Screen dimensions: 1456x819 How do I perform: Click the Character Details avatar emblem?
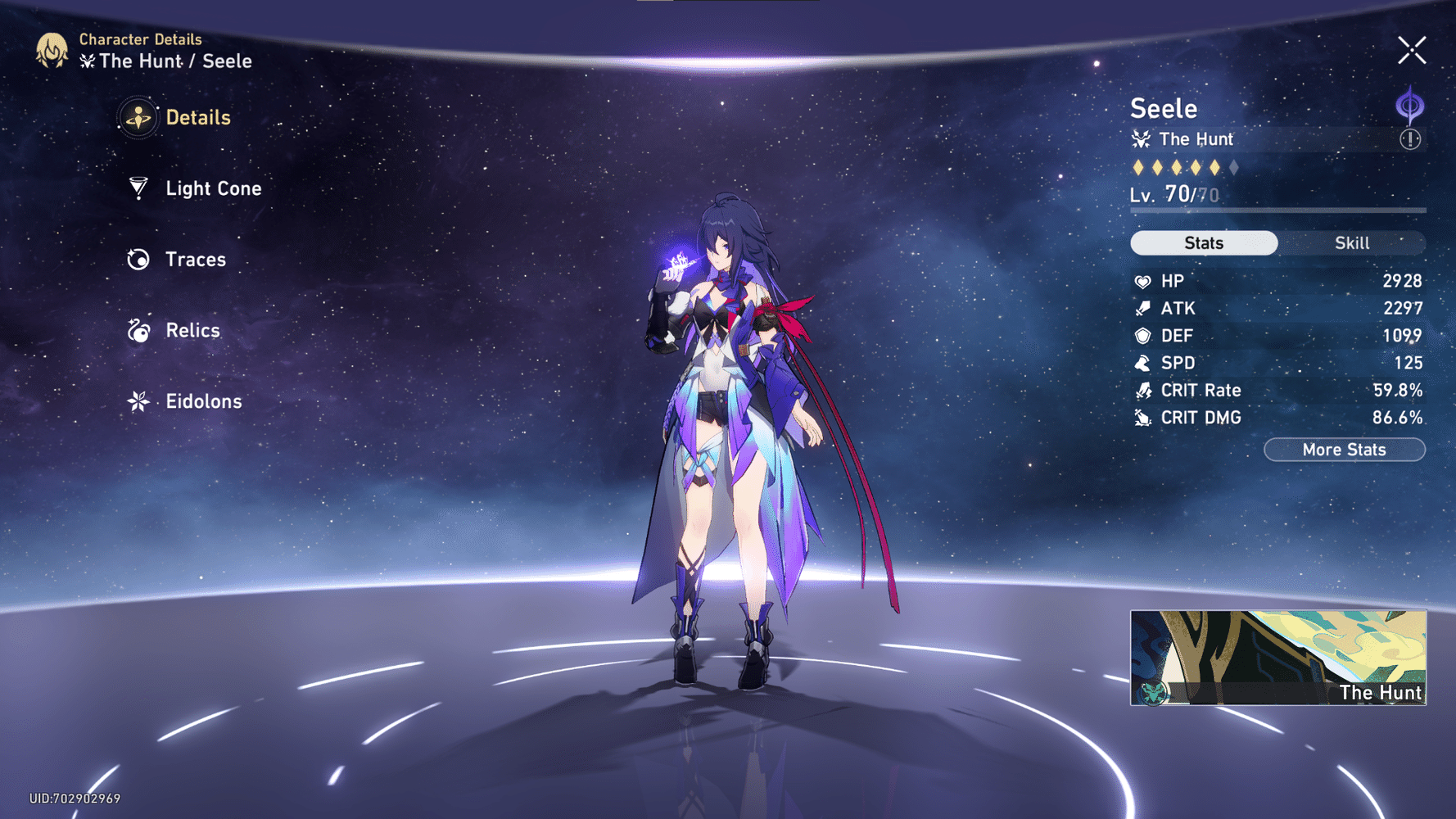[x=51, y=50]
